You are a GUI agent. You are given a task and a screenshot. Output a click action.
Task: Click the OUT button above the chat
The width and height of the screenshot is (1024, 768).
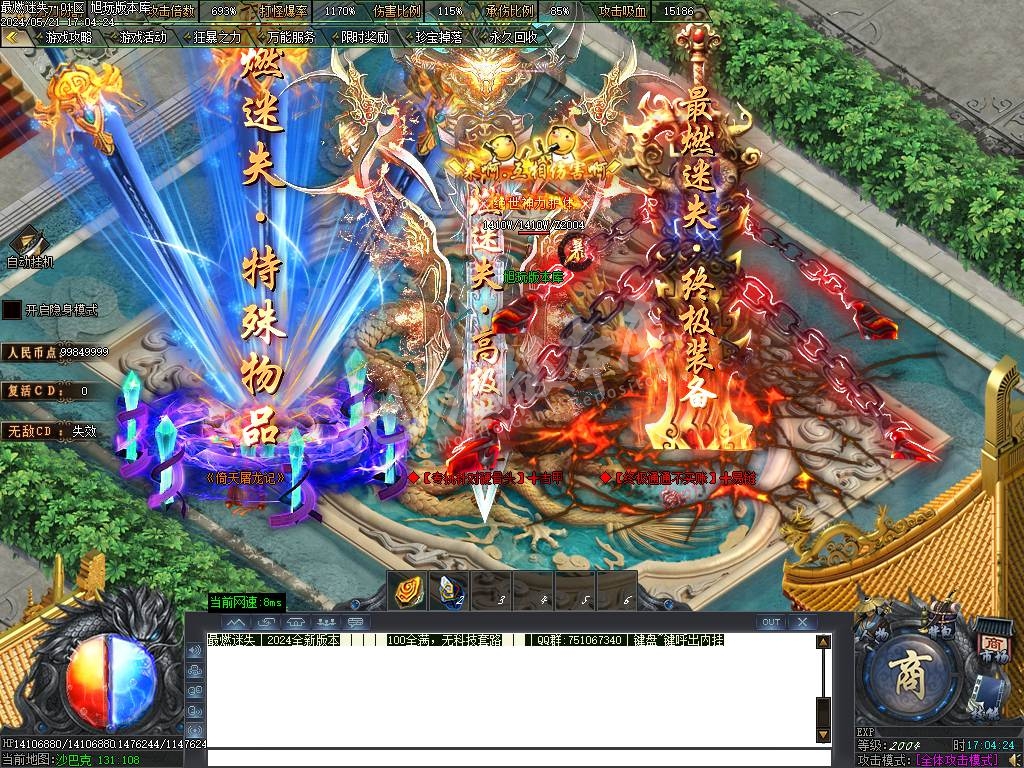pos(770,622)
